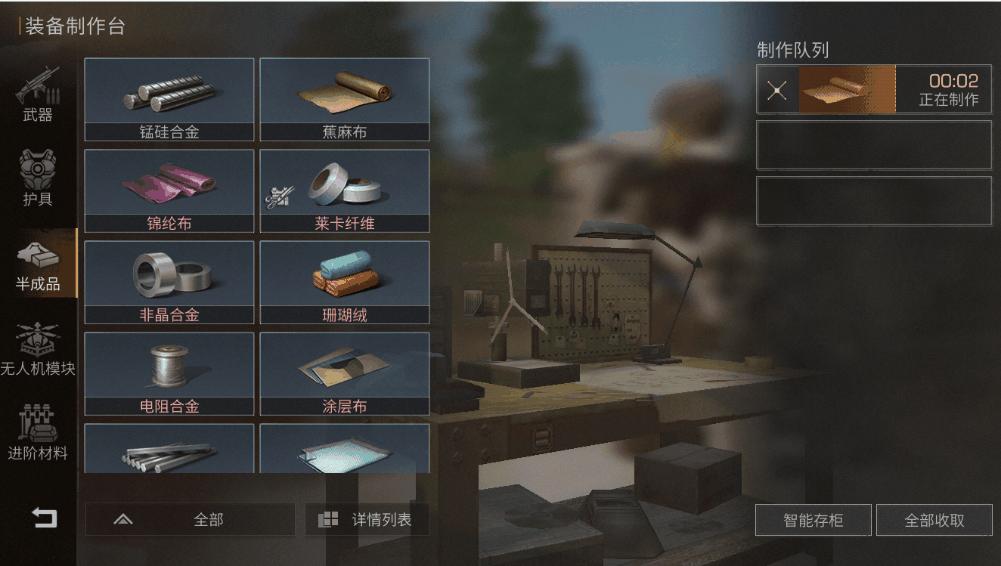Viewport: 1001px width, 566px height.
Task: Switch to the 武器 weapons tab
Action: (38, 95)
